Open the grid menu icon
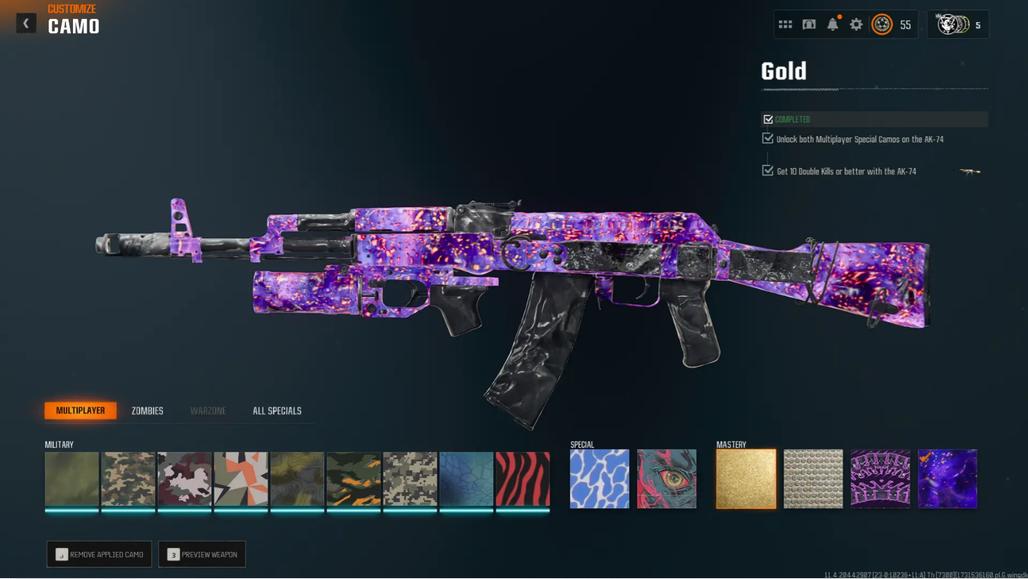This screenshot has height=579, width=1028. 785,24
